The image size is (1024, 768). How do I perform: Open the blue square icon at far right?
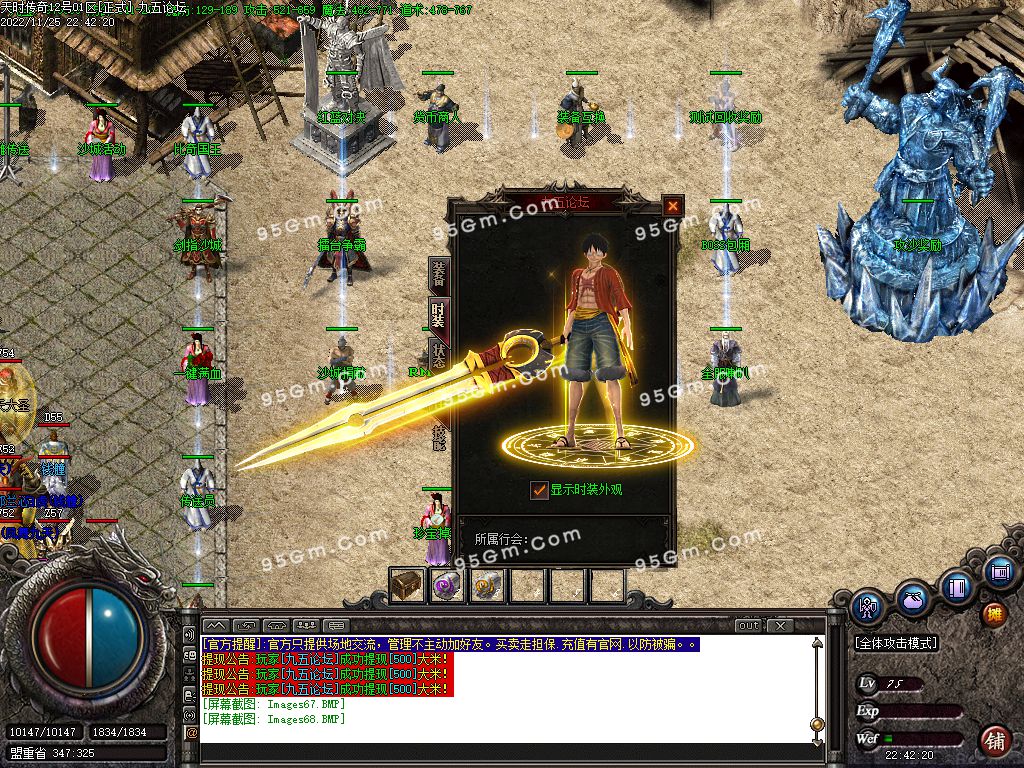click(x=998, y=572)
